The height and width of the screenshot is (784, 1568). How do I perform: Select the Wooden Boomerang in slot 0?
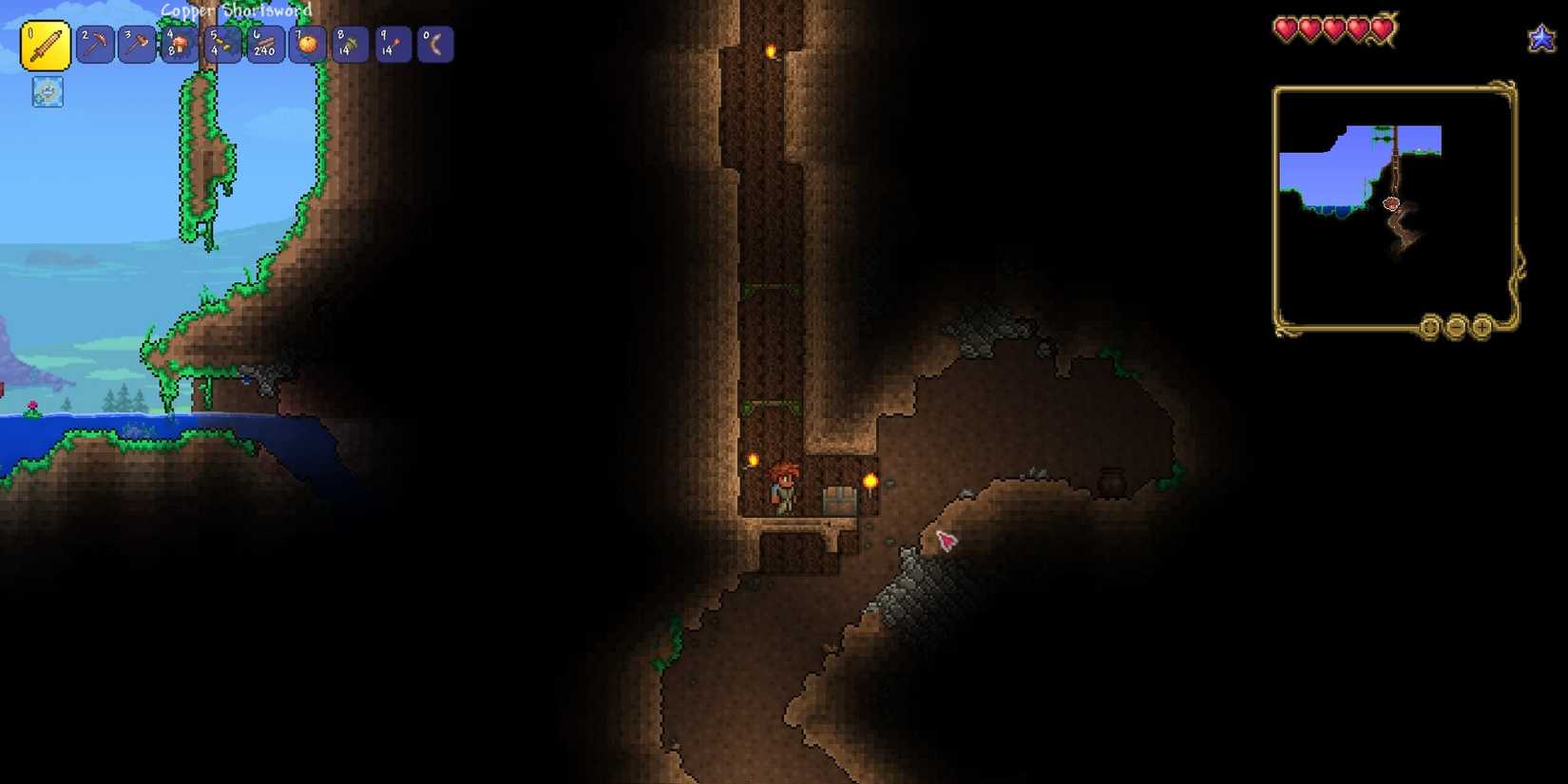436,44
